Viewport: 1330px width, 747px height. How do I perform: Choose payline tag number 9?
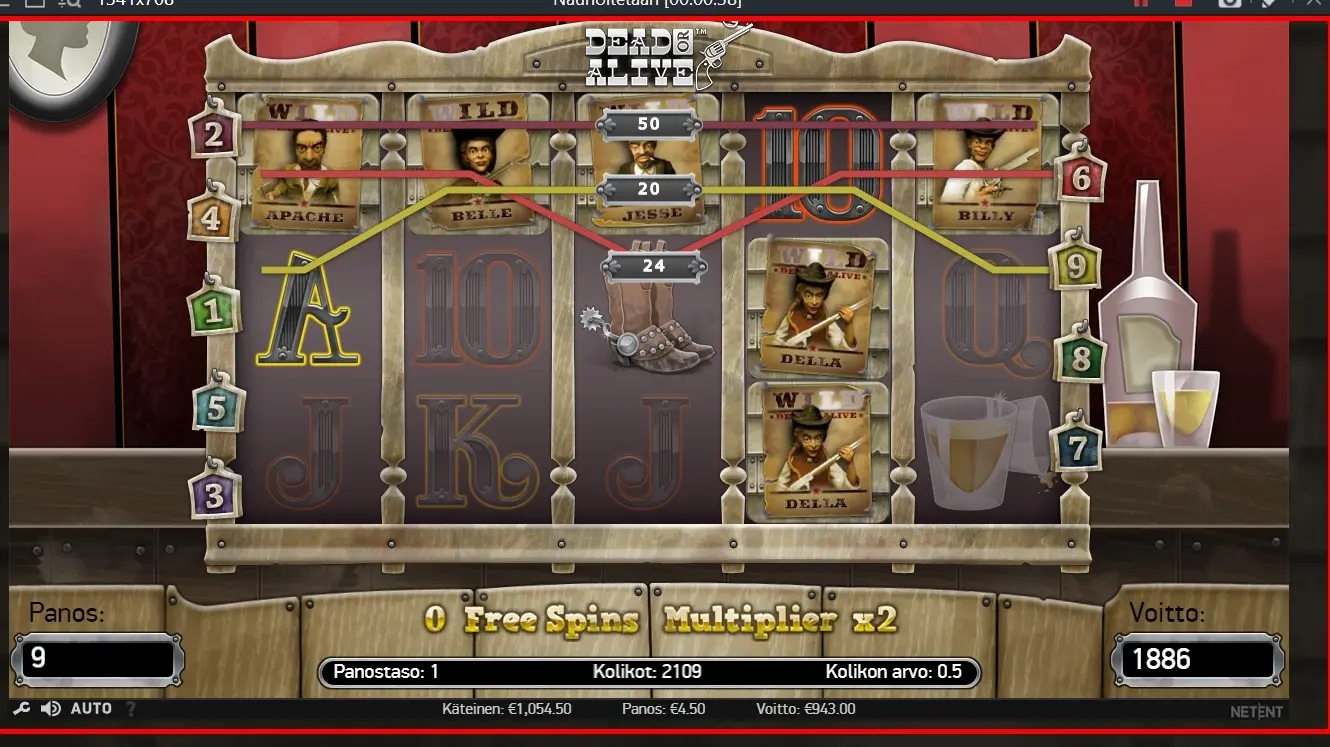click(x=1076, y=266)
